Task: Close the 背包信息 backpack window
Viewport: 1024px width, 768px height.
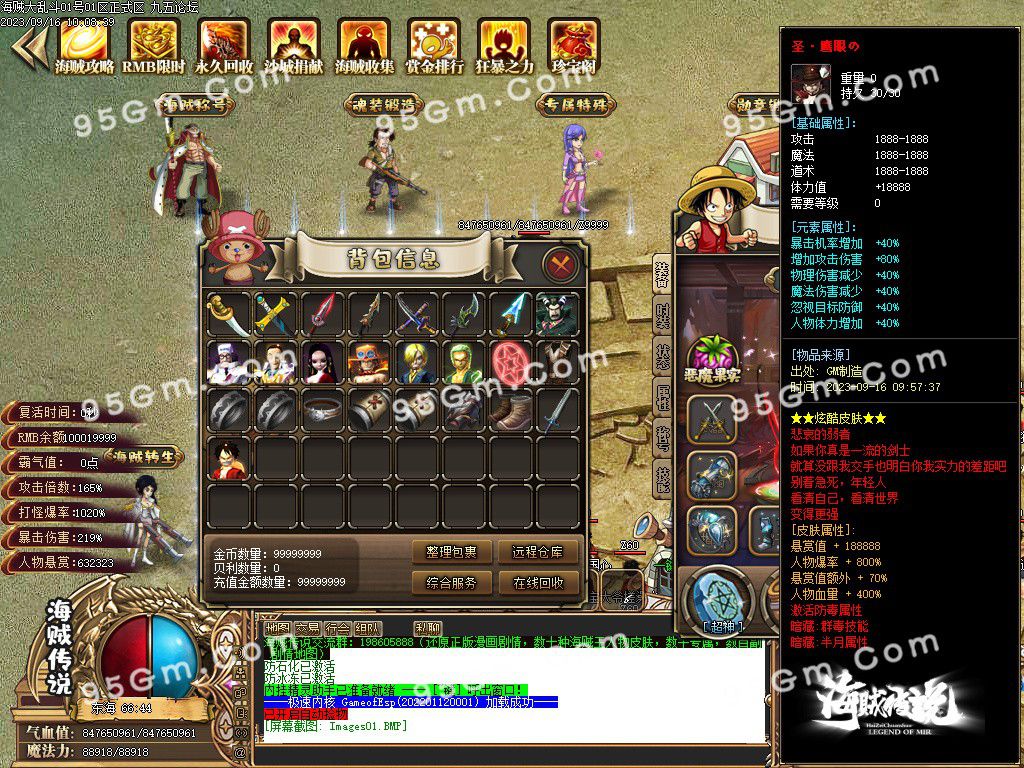Action: point(561,265)
